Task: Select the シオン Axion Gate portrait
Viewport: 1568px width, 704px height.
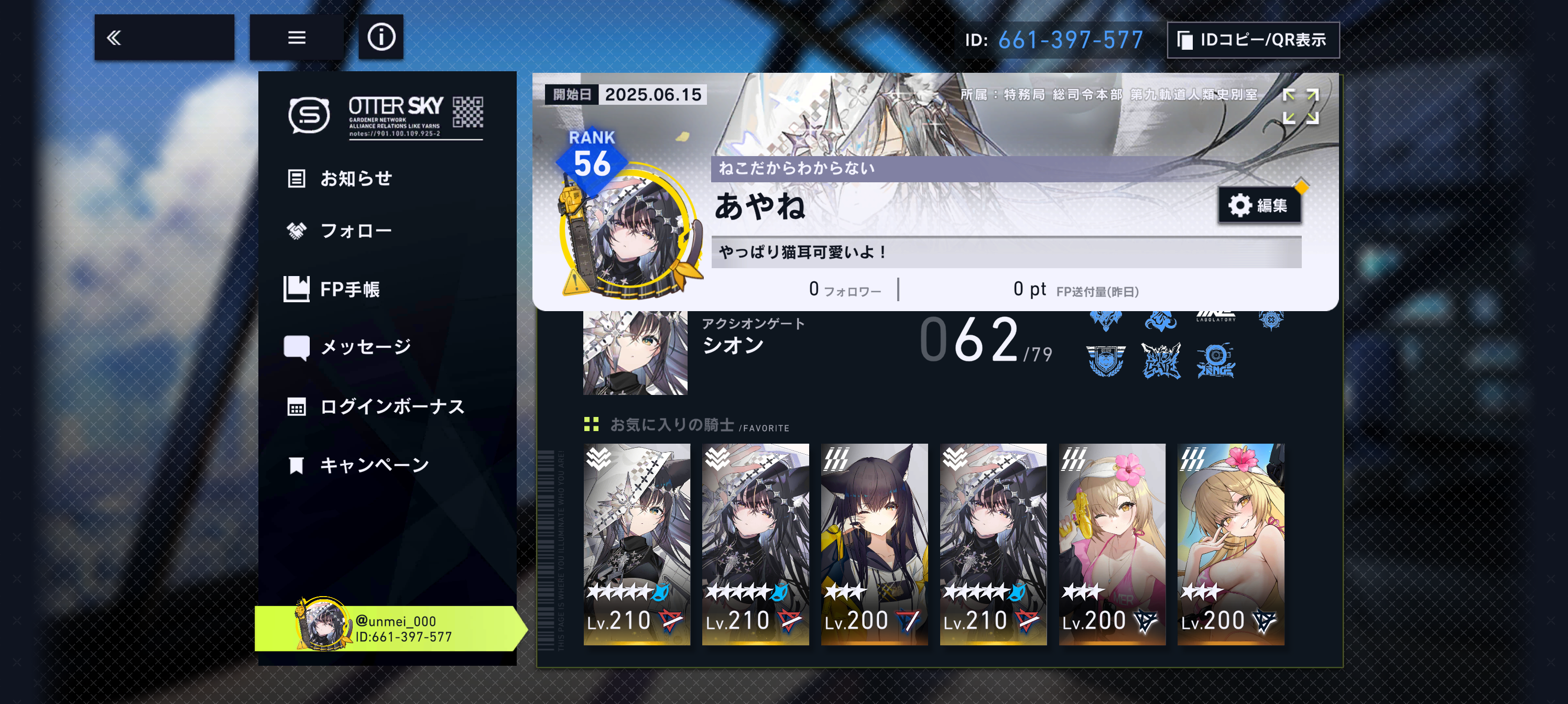Action: coord(635,353)
